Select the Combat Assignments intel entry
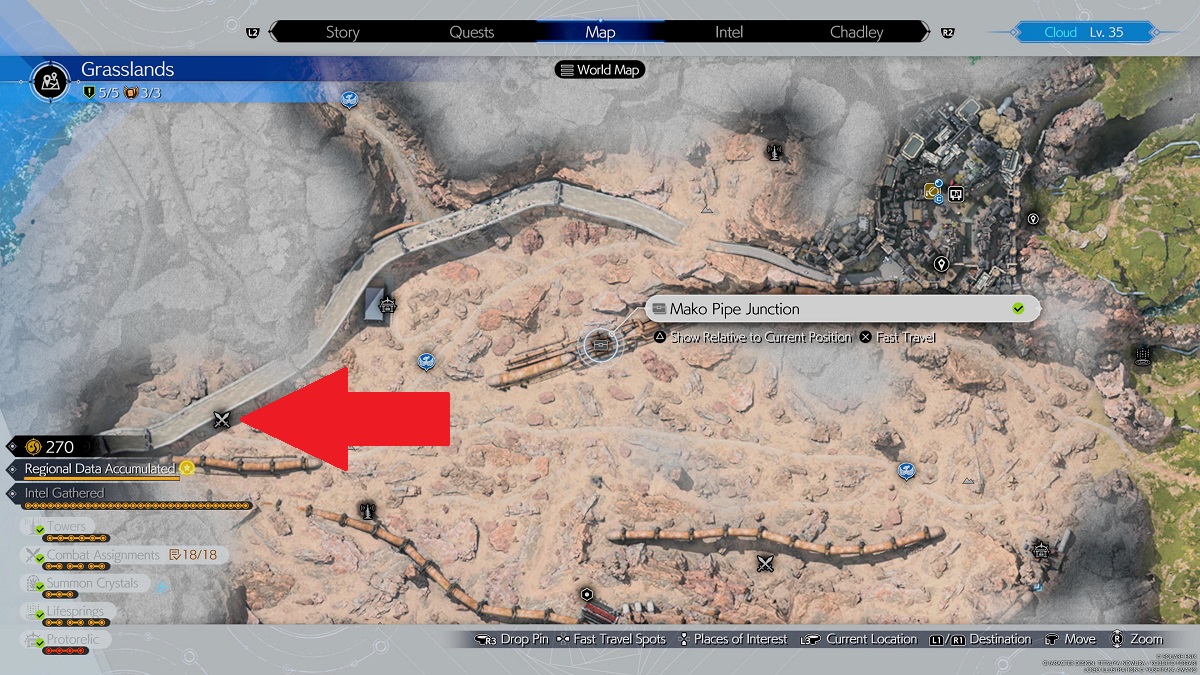 pyautogui.click(x=103, y=555)
